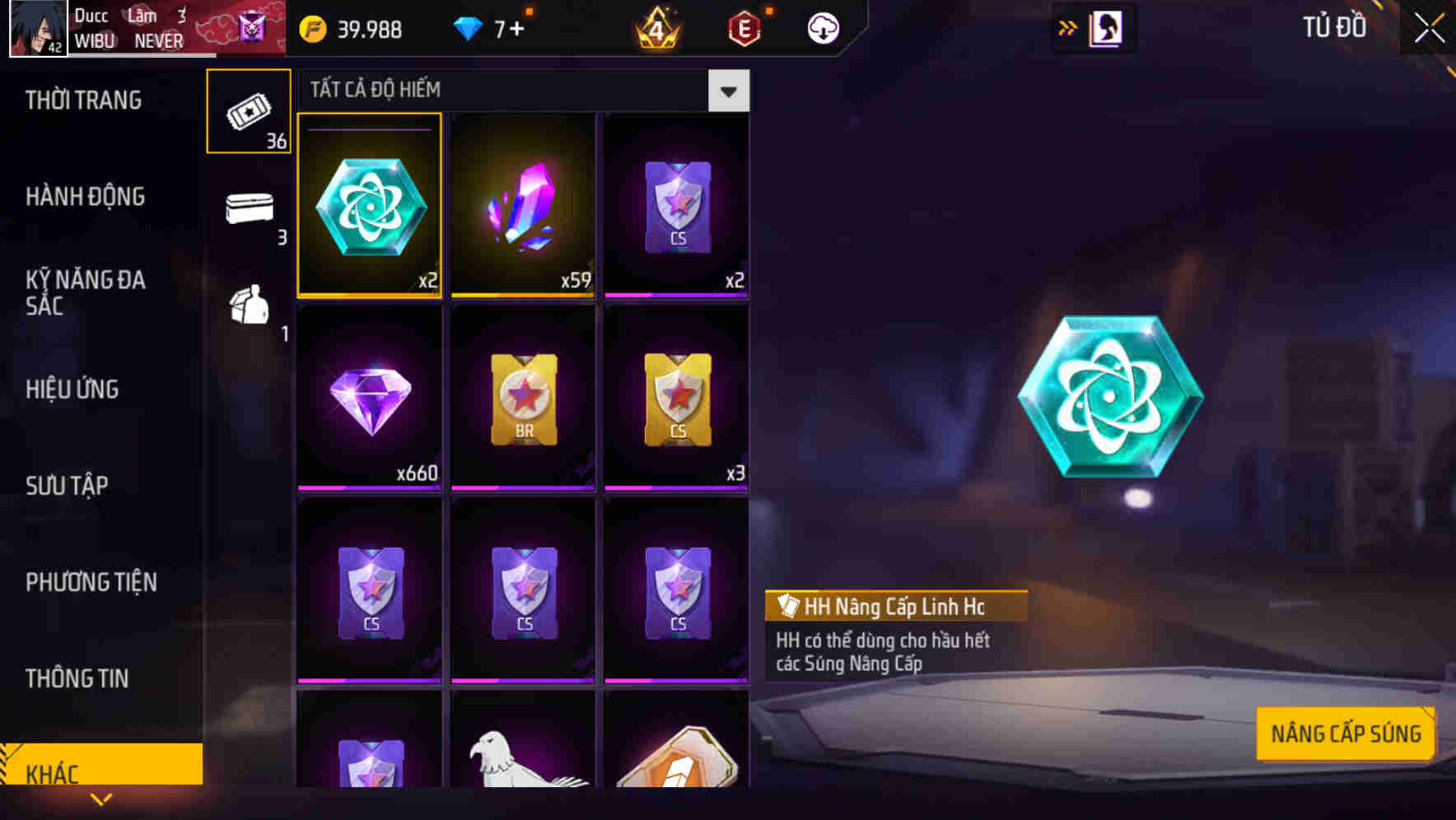
Task: Select the white eagle item thumbnail
Action: tap(523, 766)
